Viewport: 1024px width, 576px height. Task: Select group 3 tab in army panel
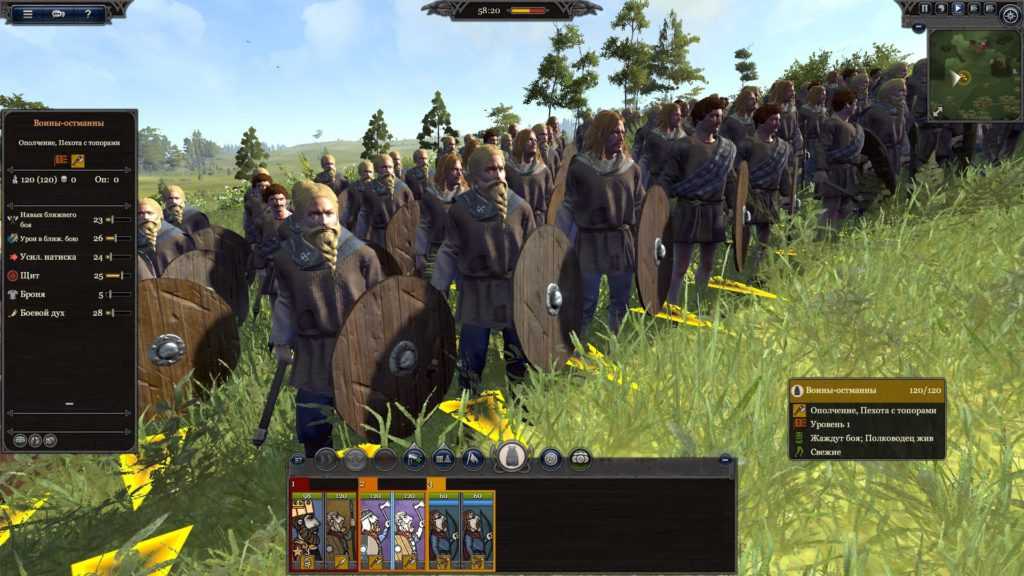(x=431, y=484)
